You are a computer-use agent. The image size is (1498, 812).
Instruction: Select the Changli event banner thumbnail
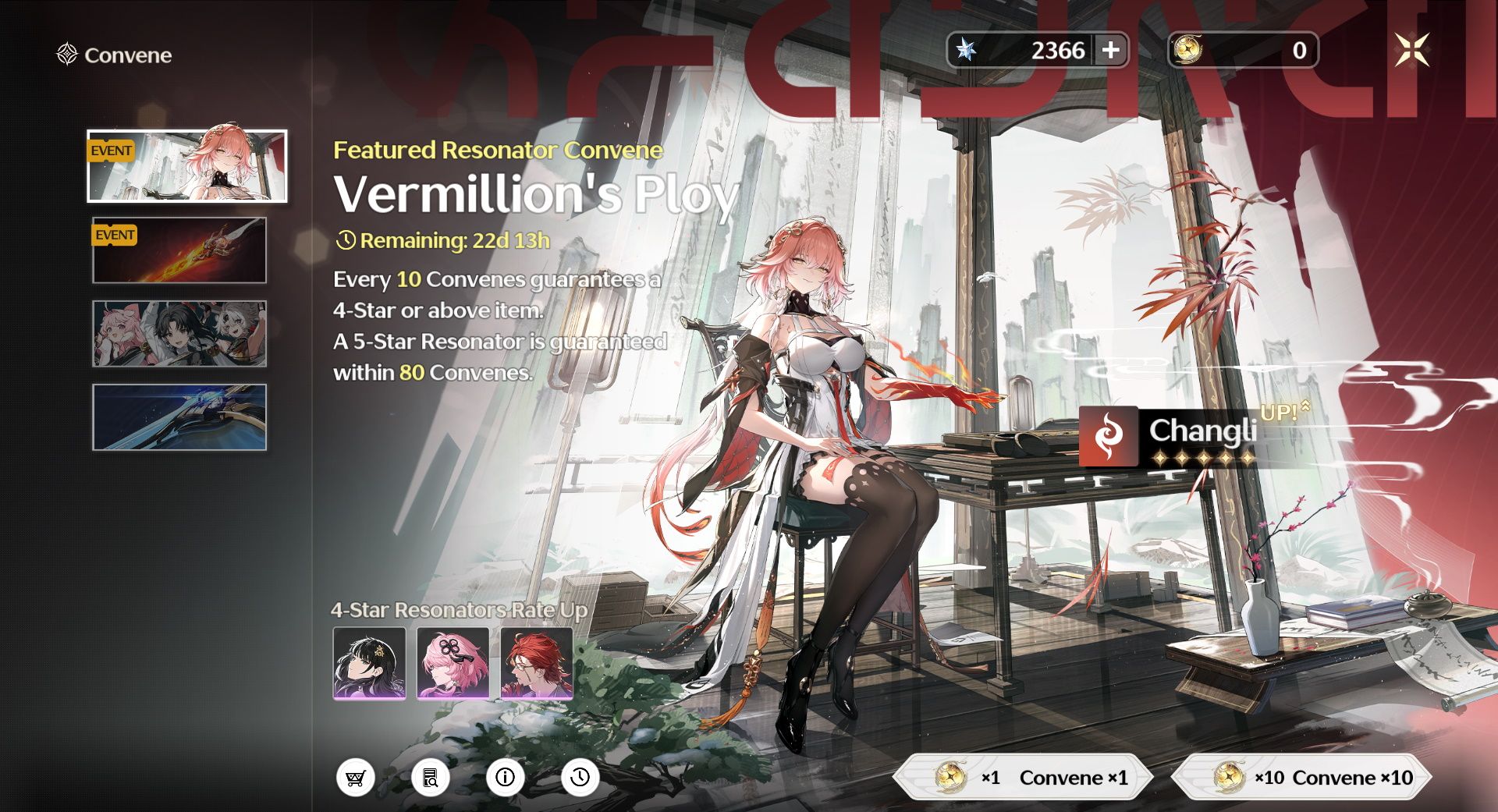click(187, 166)
